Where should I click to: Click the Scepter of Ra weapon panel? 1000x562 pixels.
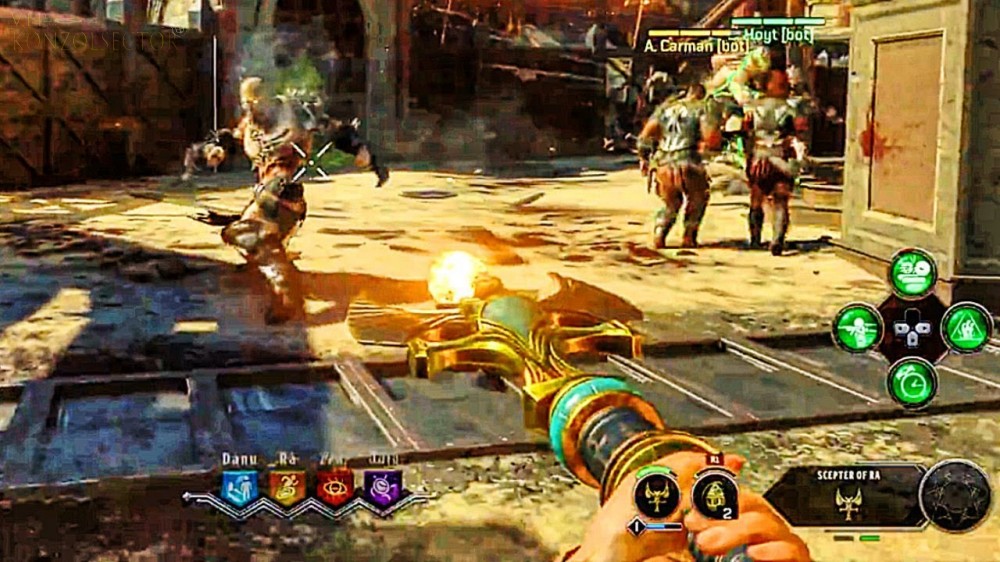tap(846, 496)
